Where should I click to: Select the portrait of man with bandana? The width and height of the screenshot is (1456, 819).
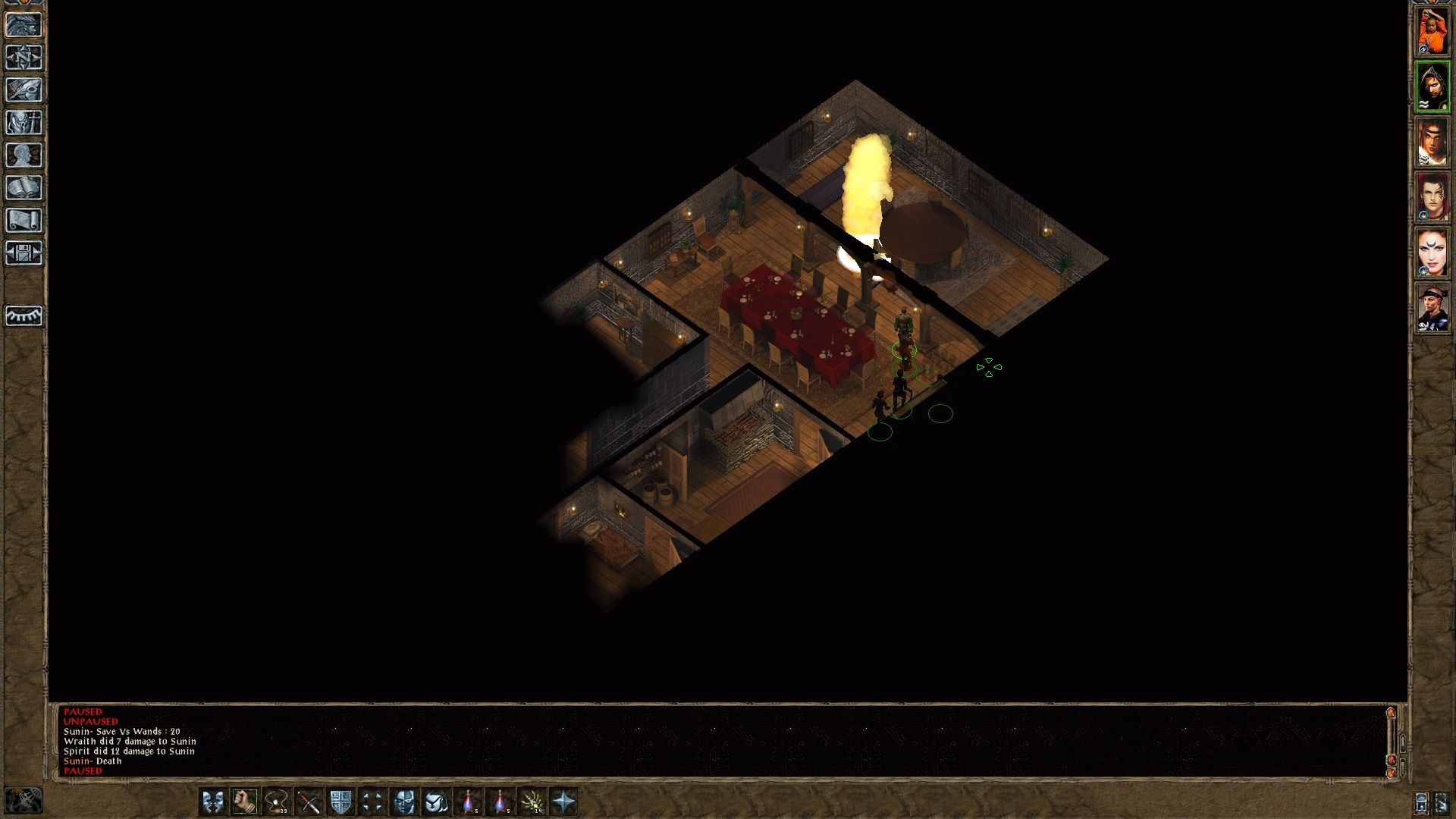tap(1432, 308)
